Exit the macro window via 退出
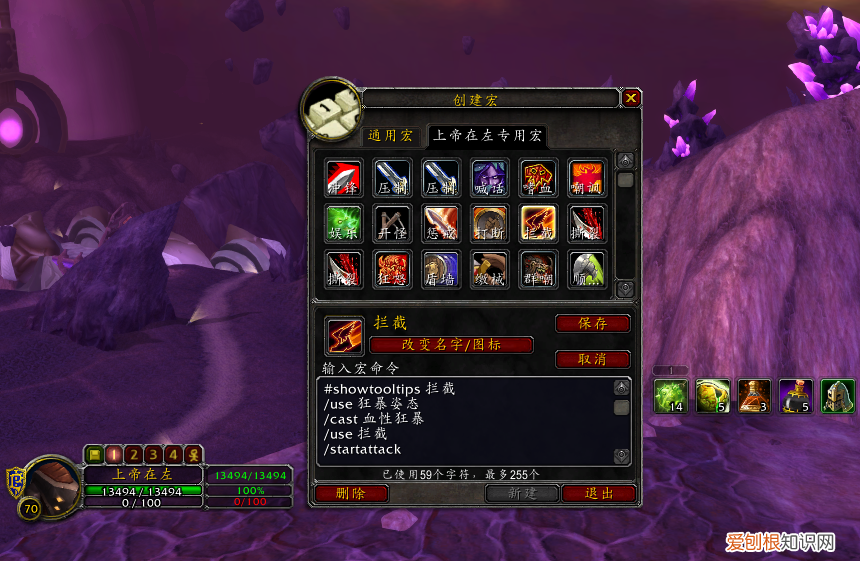 pyautogui.click(x=599, y=493)
